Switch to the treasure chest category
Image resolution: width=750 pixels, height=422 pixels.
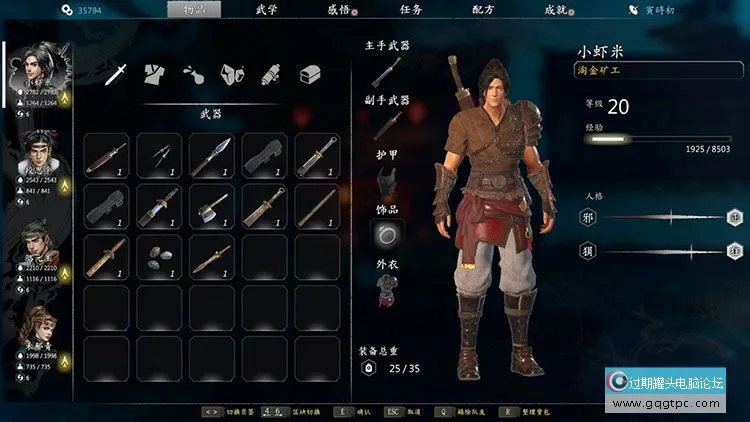coord(310,73)
